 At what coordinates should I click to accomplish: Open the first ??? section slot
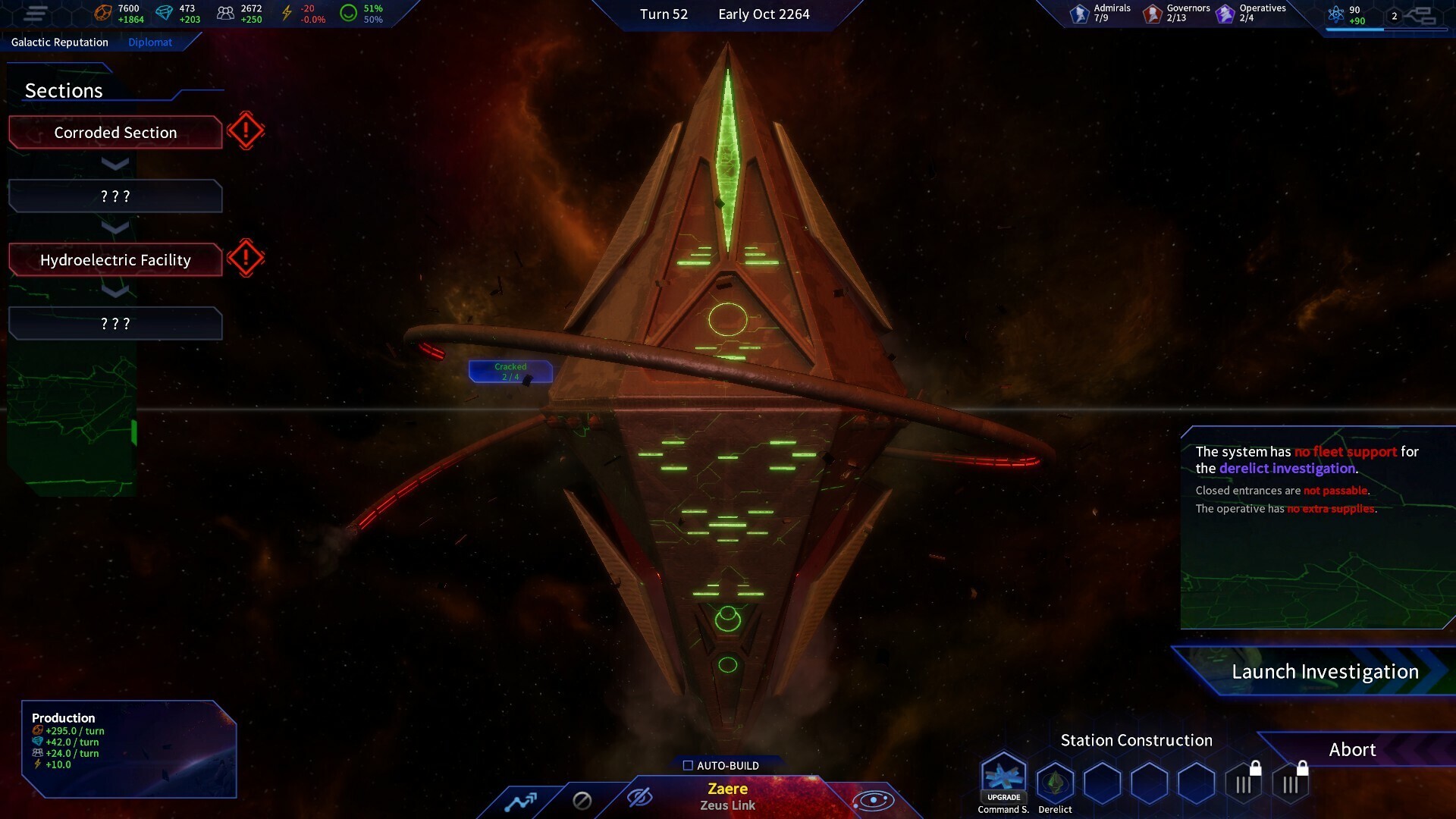115,196
